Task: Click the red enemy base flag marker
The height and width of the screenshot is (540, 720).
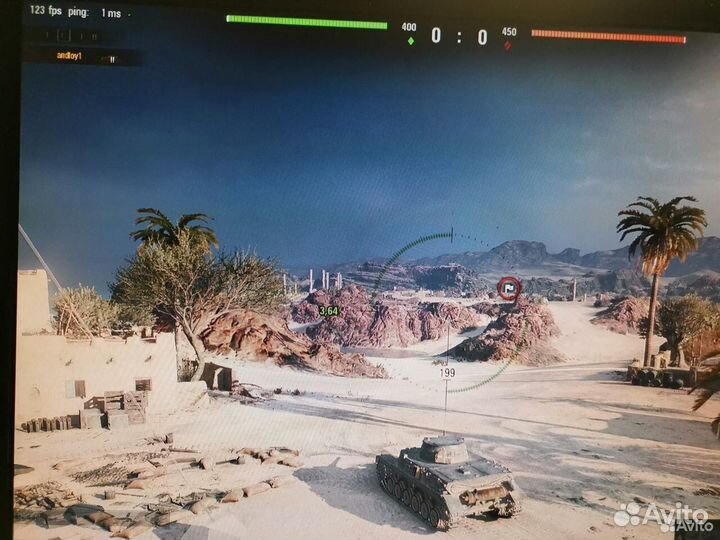Action: point(509,288)
